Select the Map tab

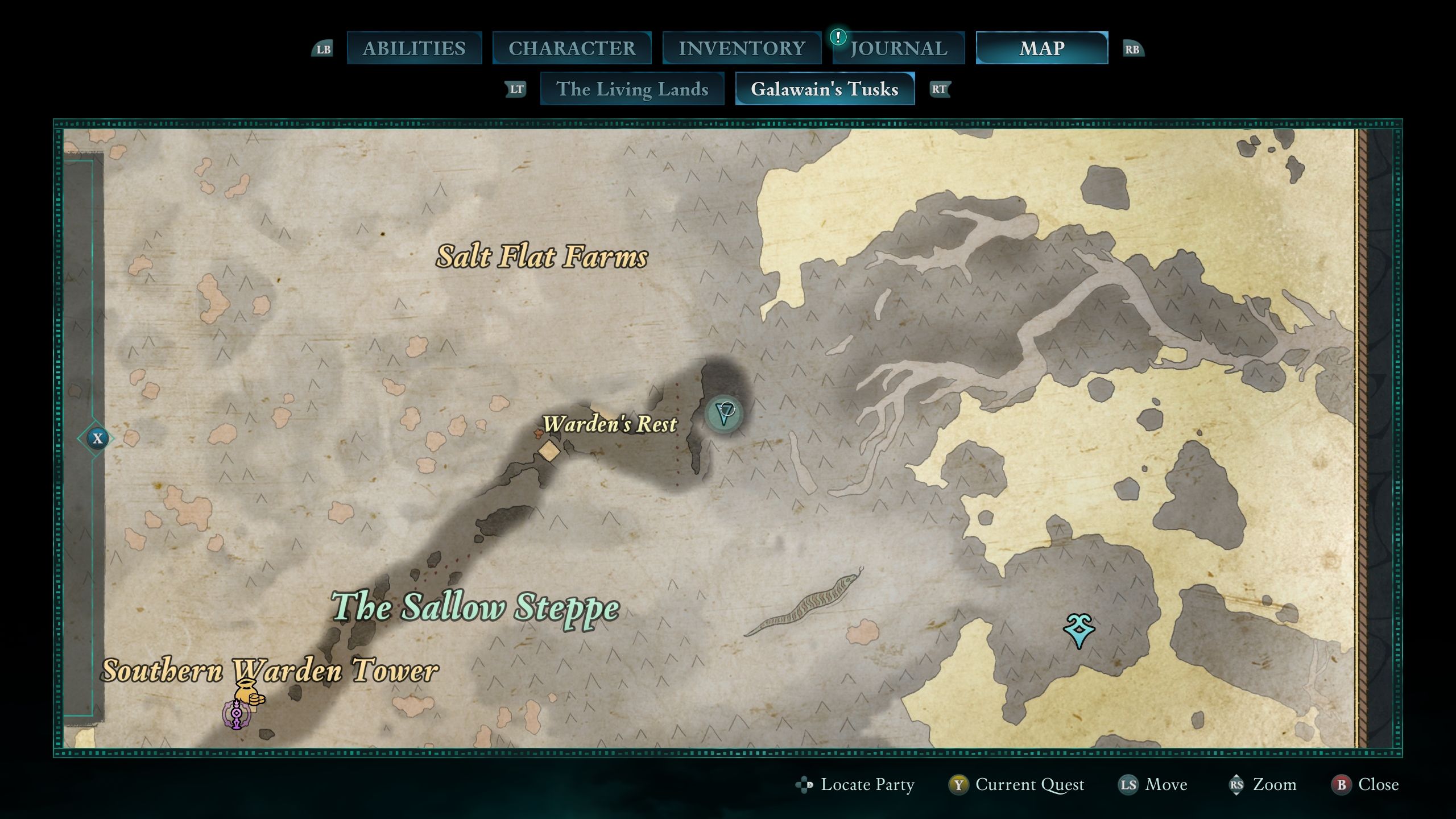click(1041, 48)
